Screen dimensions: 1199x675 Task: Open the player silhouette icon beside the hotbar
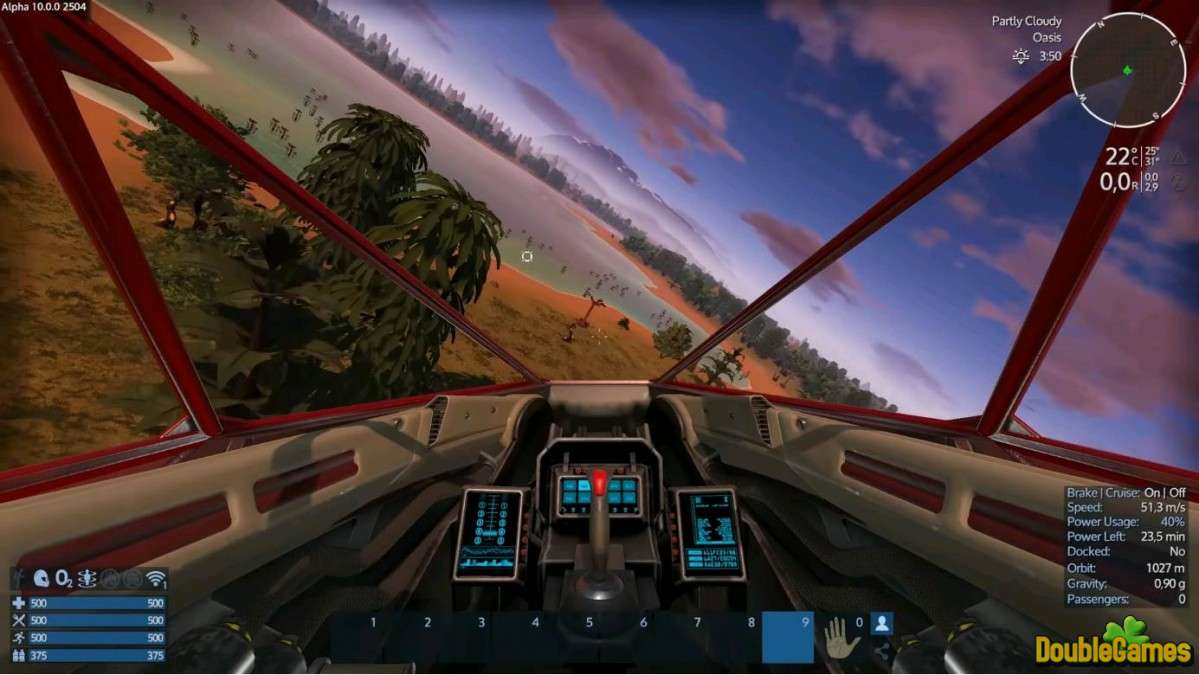(881, 624)
